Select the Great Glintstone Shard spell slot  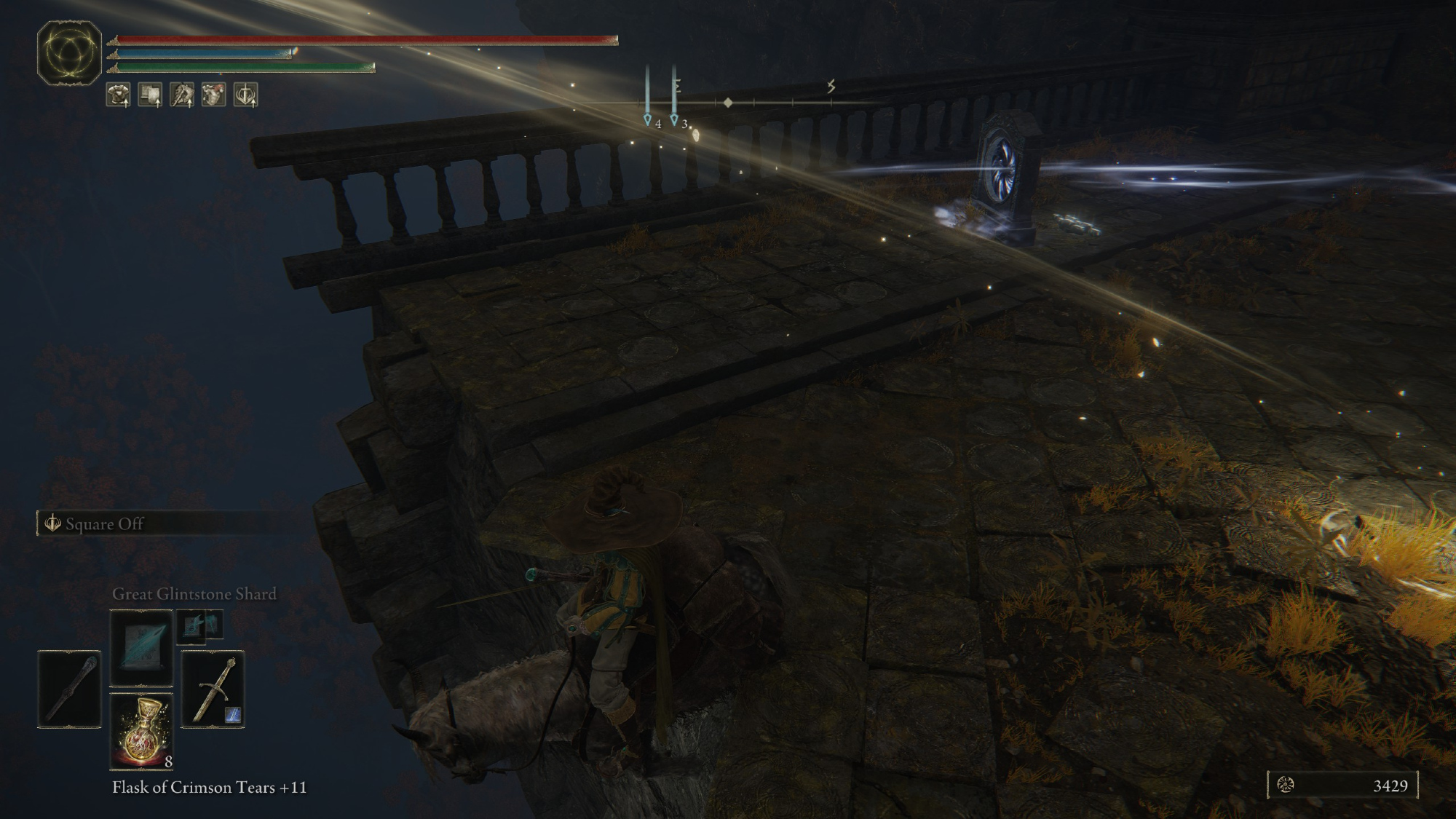pyautogui.click(x=141, y=647)
